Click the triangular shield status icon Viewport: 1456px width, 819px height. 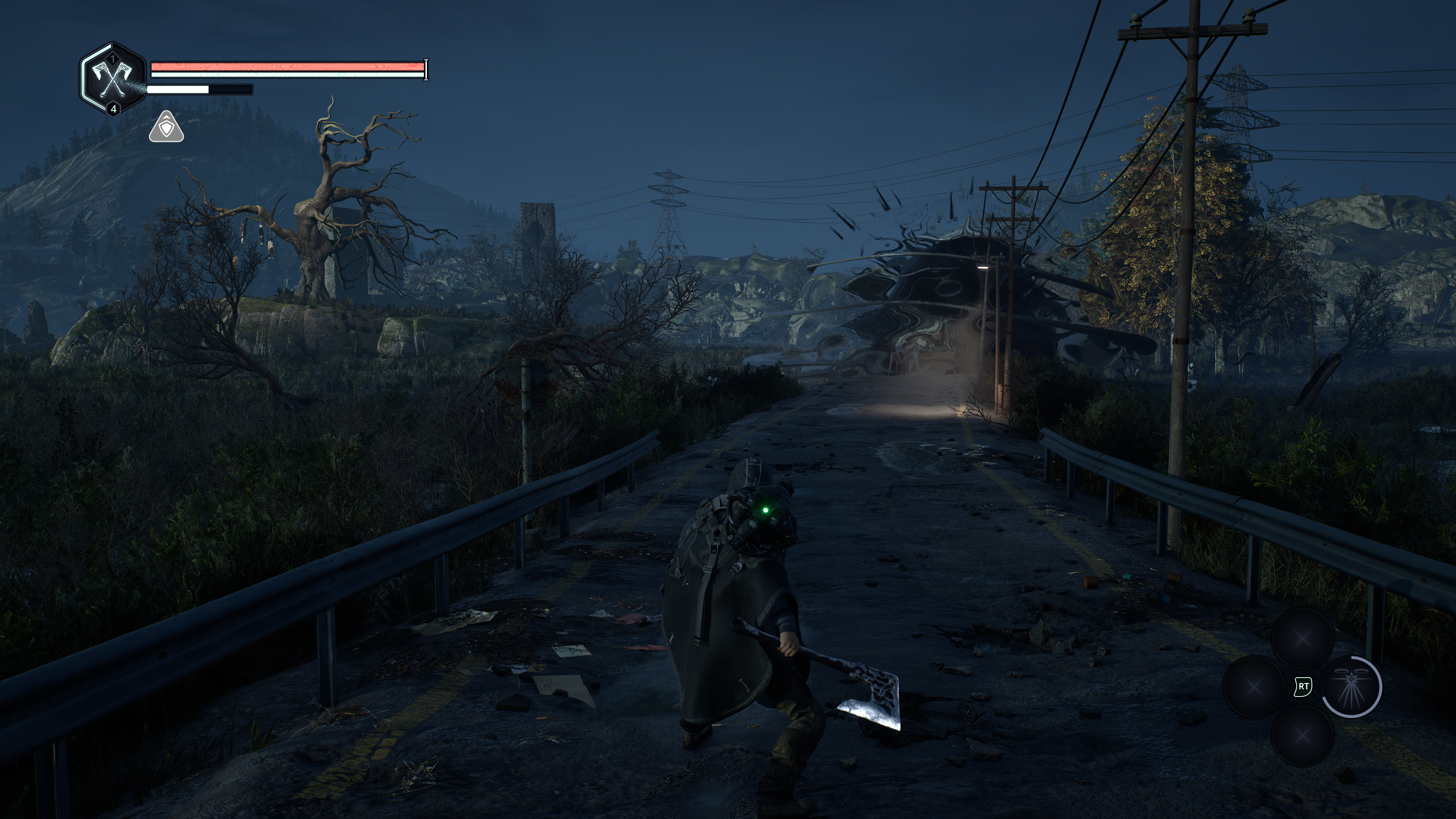[x=166, y=128]
